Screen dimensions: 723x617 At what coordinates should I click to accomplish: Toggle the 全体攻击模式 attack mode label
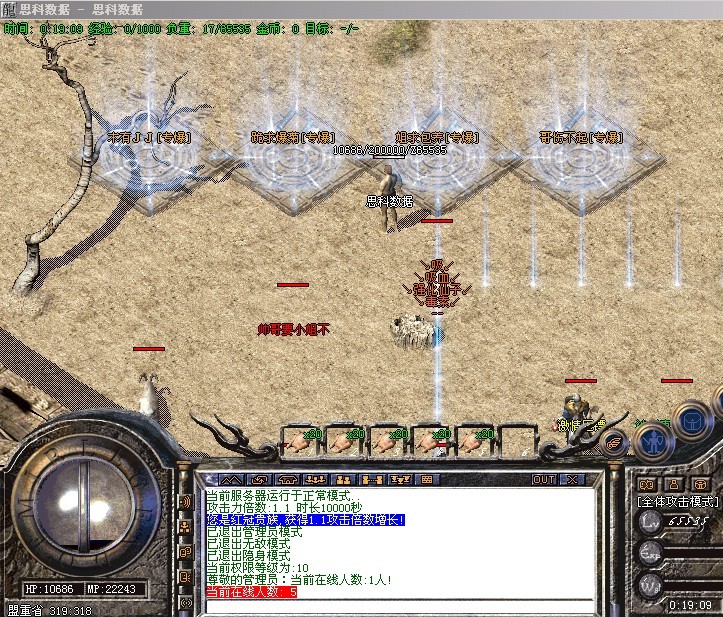[x=678, y=501]
